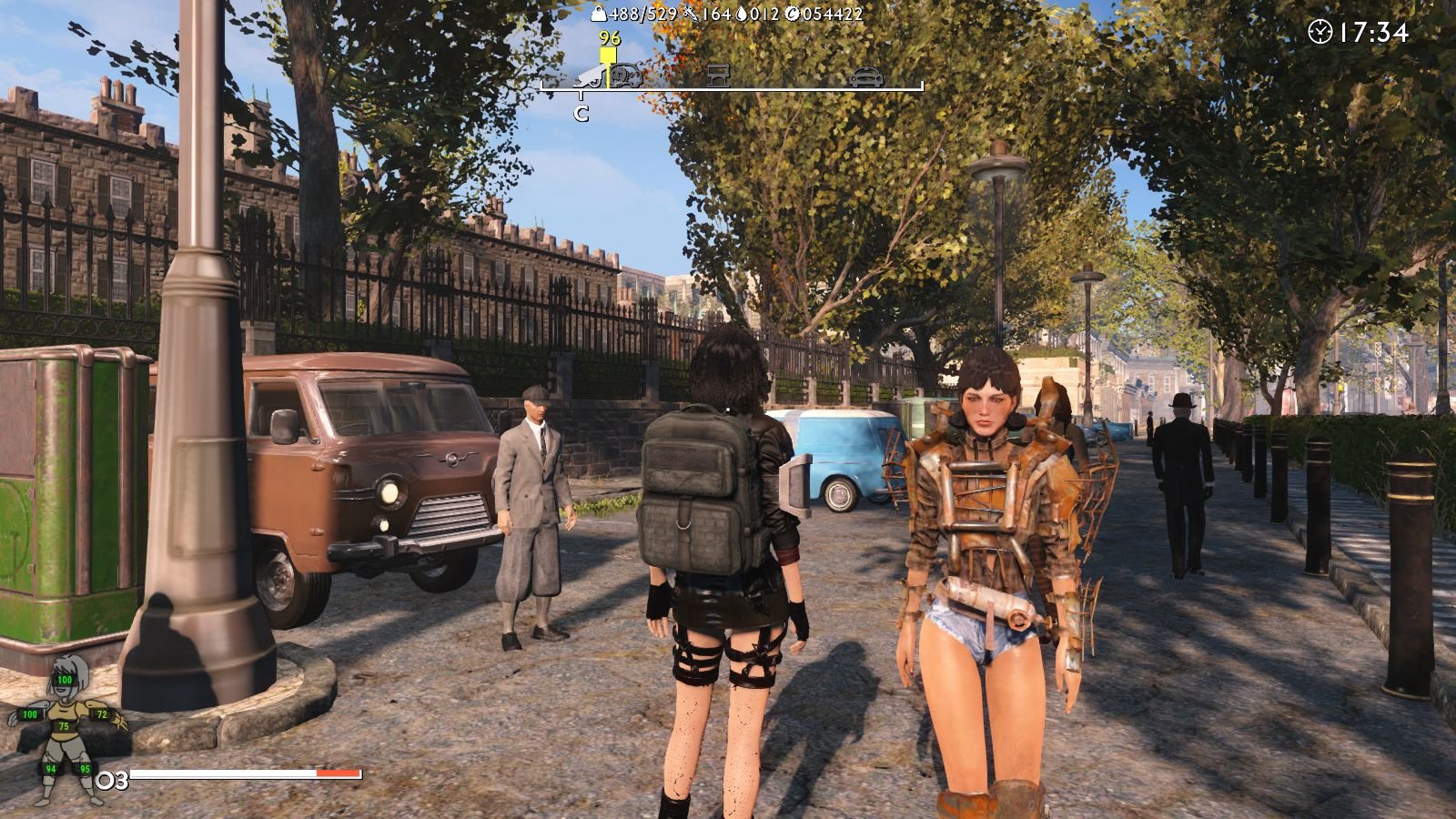Image resolution: width=1456 pixels, height=819 pixels.
Task: Select the skull car marker on the compass
Action: [x=626, y=76]
